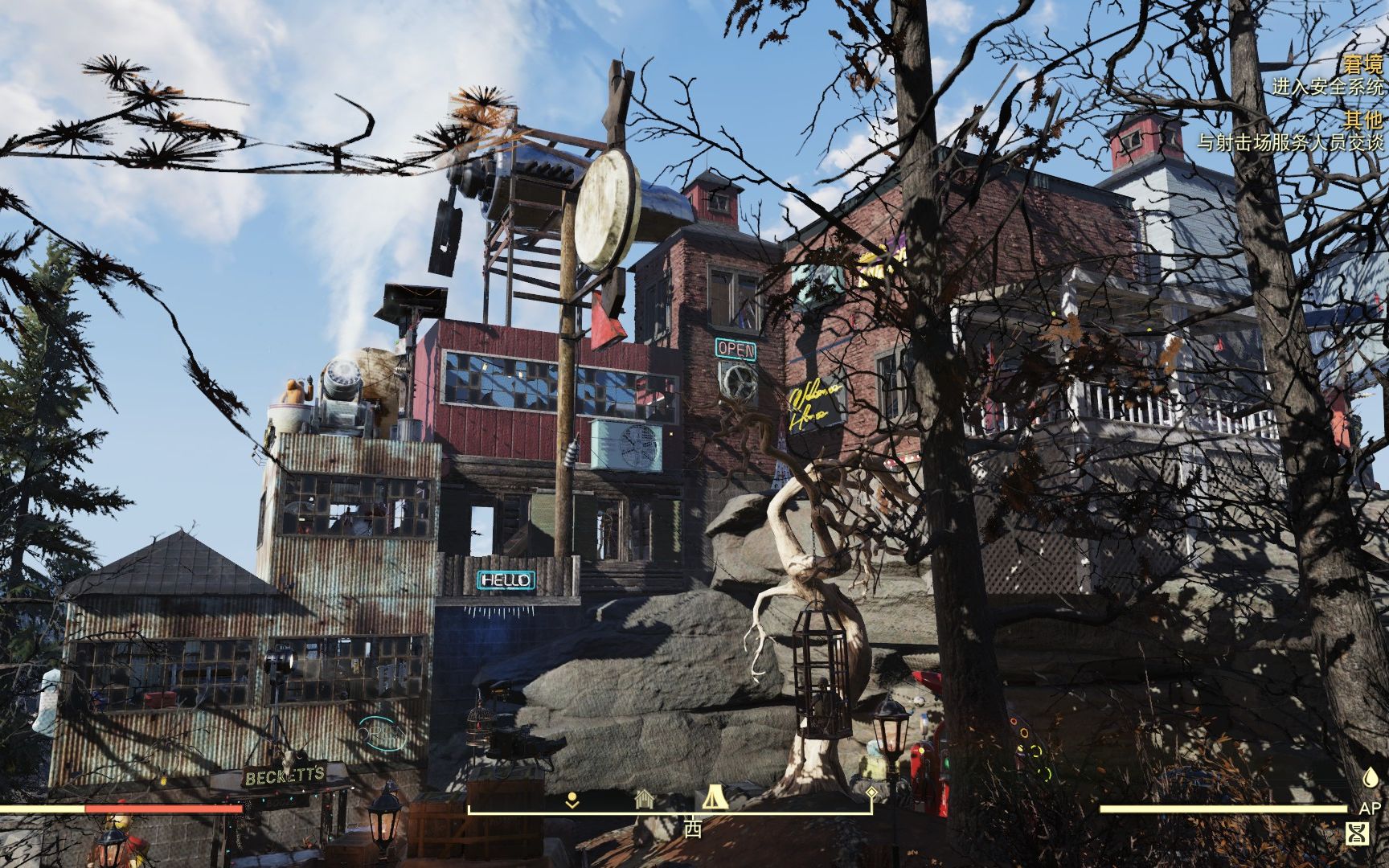1389x868 pixels.
Task: Select the 与射击场服务人员交谈 quest objective
Action: [x=1291, y=143]
